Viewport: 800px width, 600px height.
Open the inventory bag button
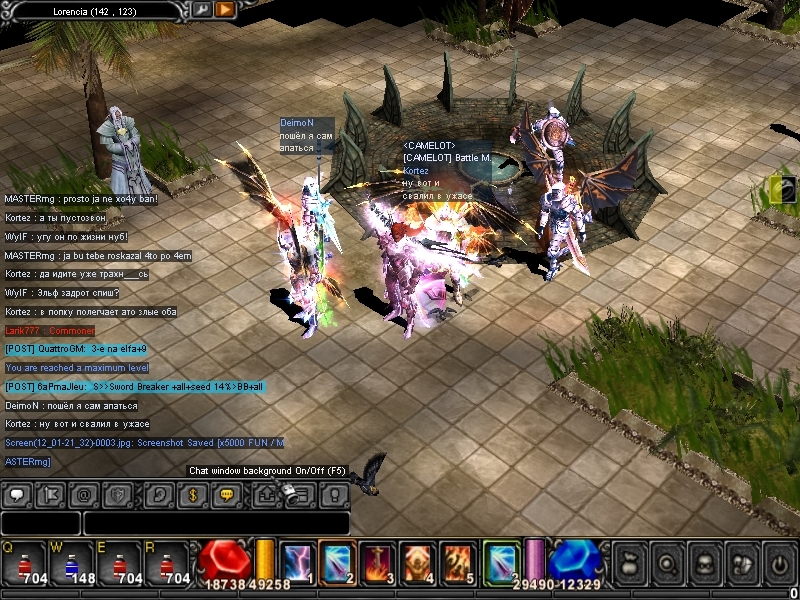click(629, 563)
